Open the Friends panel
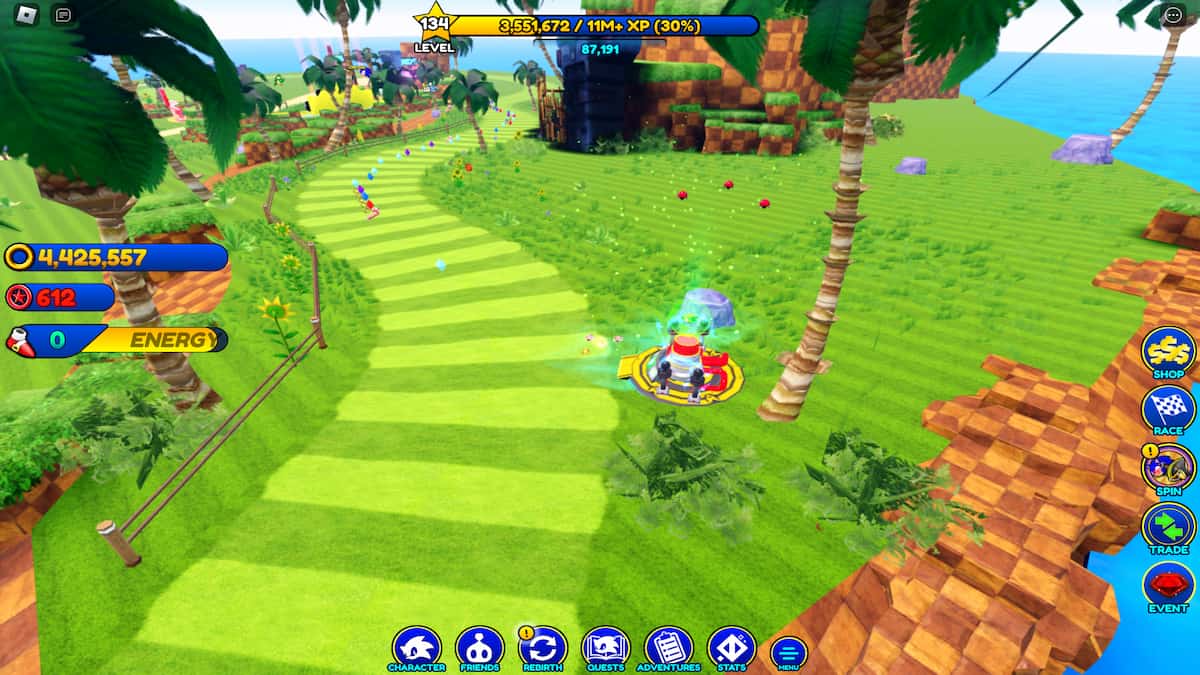The height and width of the screenshot is (675, 1200). point(479,648)
